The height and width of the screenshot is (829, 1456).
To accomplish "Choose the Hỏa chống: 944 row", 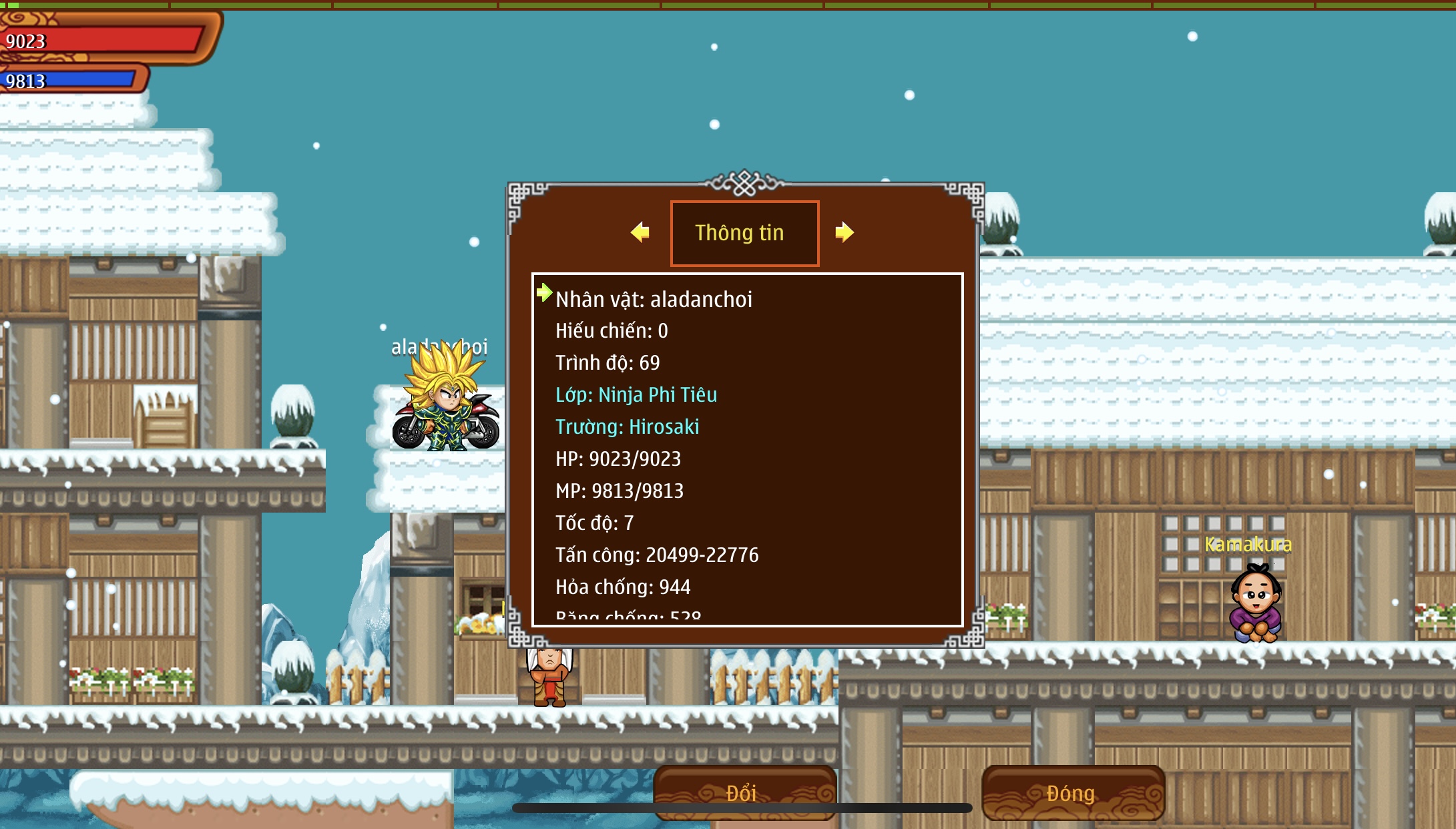I will [623, 587].
